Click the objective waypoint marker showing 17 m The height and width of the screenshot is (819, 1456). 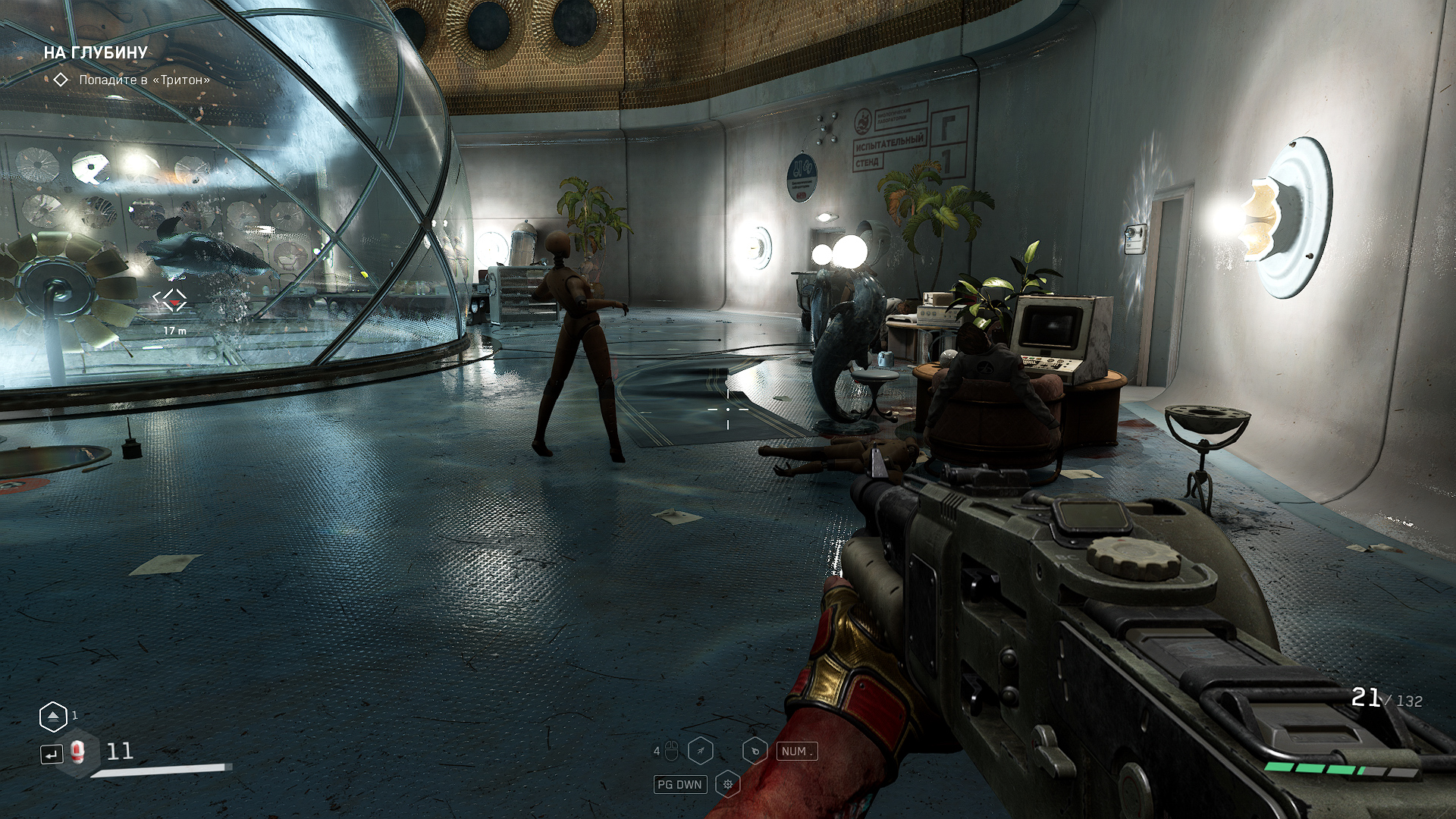tap(171, 300)
